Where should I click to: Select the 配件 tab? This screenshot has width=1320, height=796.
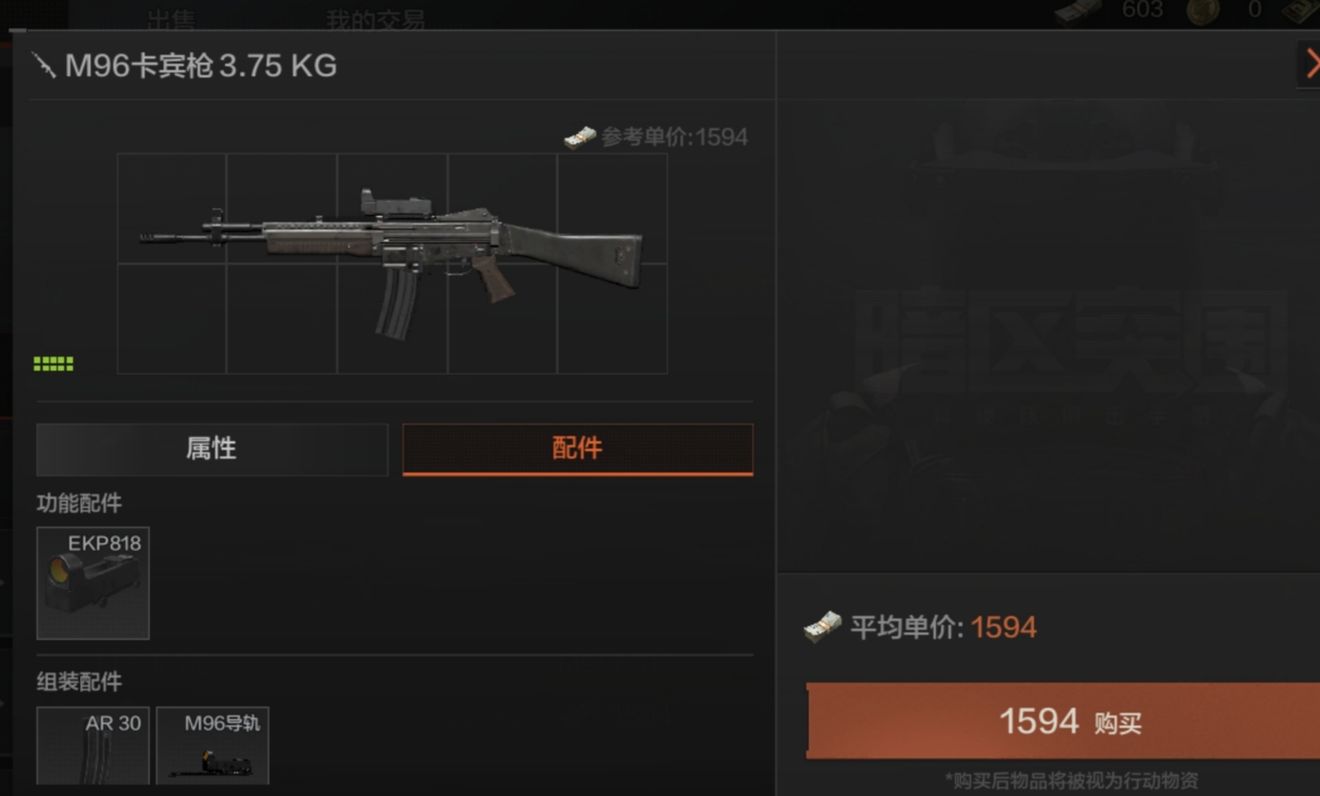(x=577, y=449)
